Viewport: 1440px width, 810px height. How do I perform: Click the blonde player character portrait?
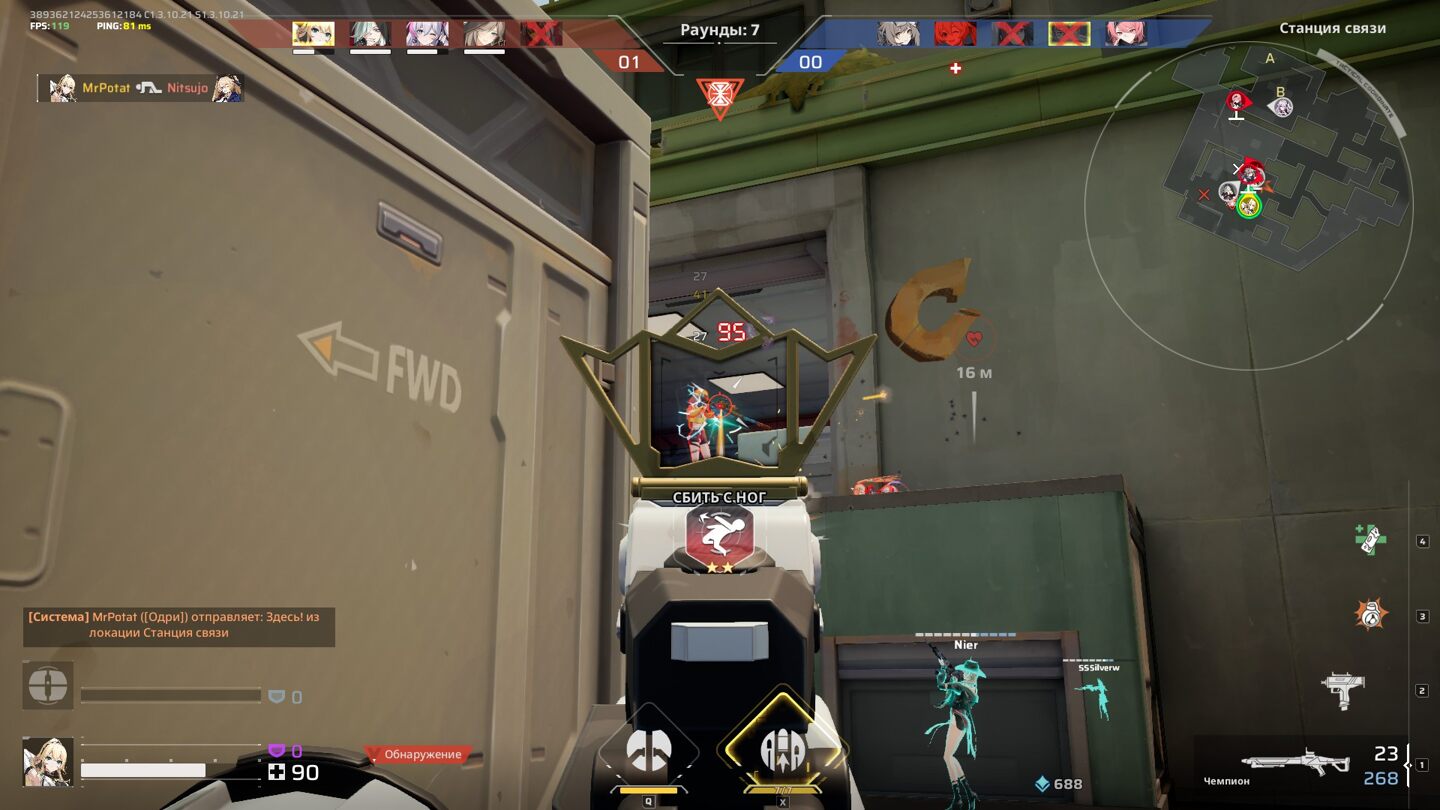47,762
